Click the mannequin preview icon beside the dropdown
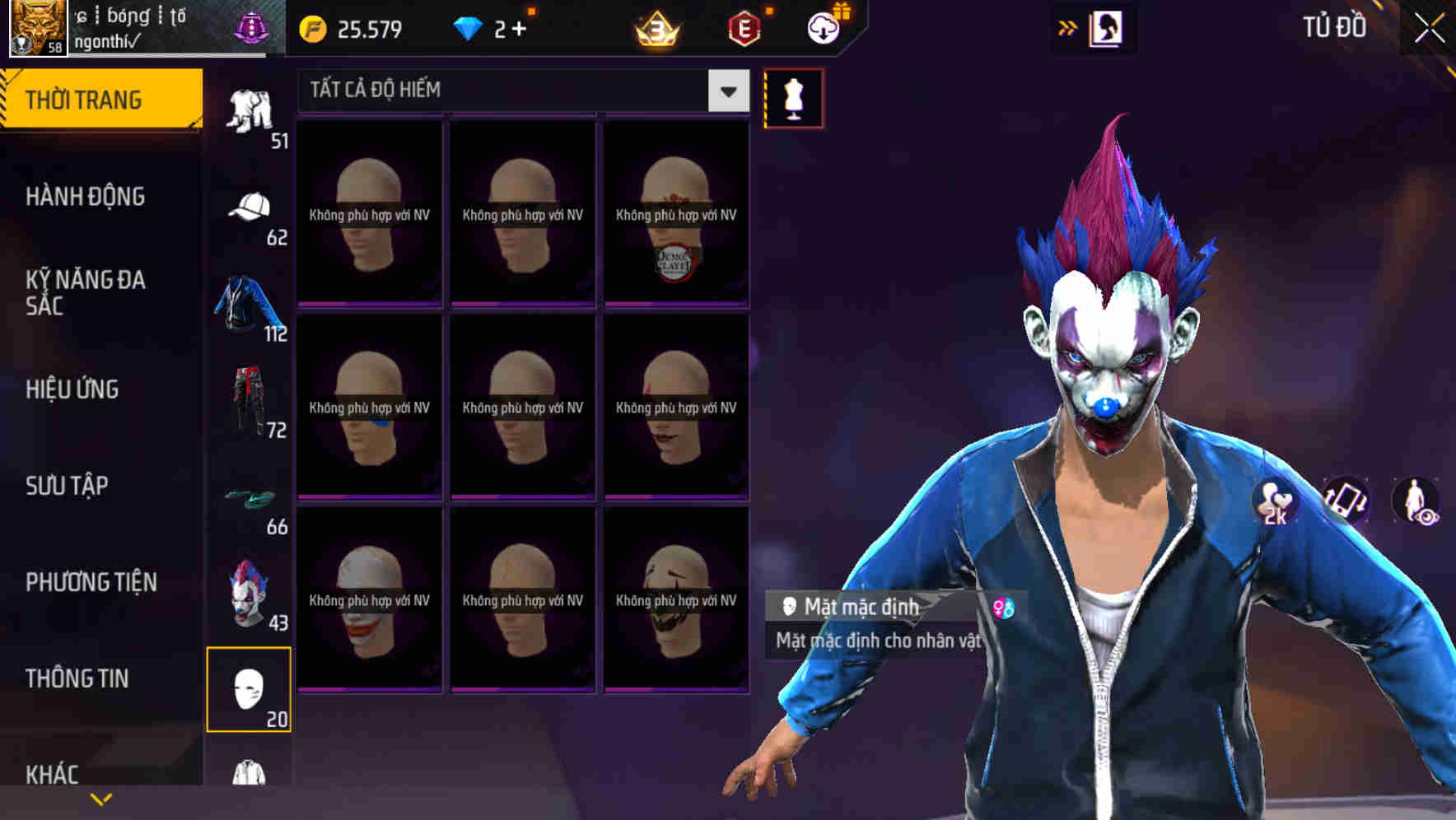Image resolution: width=1456 pixels, height=820 pixels. point(793,98)
